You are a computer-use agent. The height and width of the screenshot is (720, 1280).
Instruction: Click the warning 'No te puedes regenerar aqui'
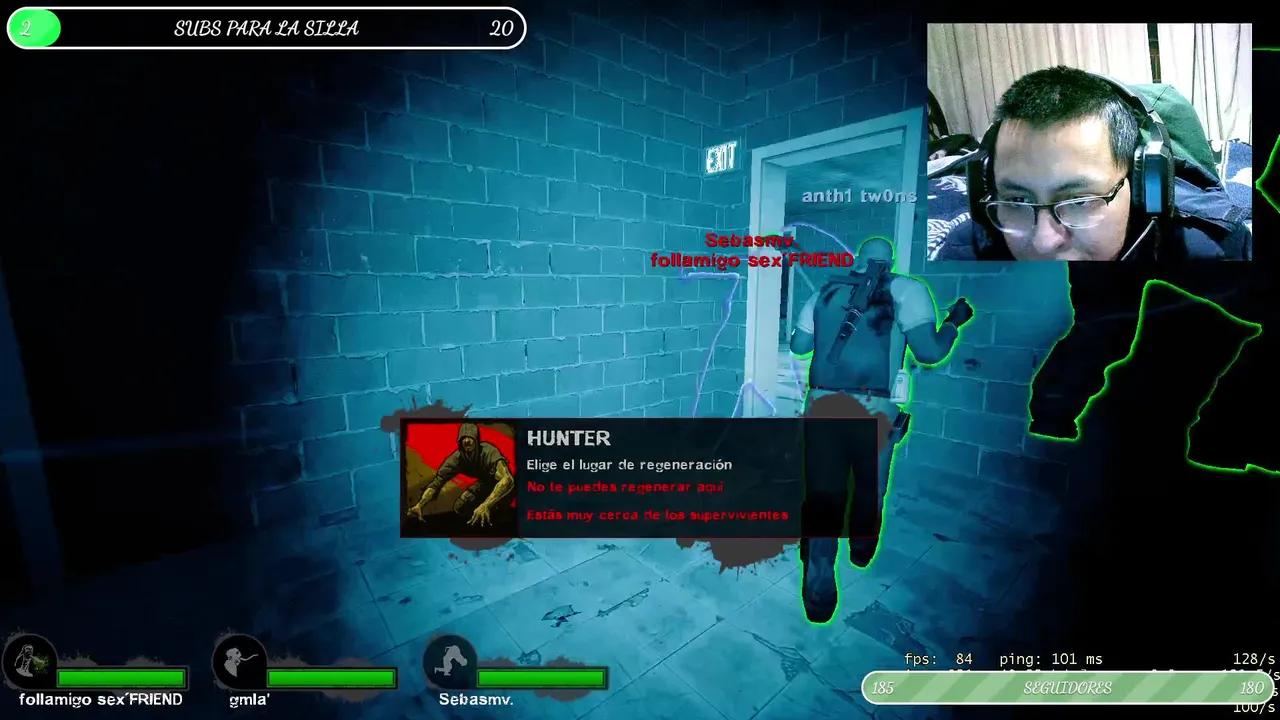(x=628, y=487)
